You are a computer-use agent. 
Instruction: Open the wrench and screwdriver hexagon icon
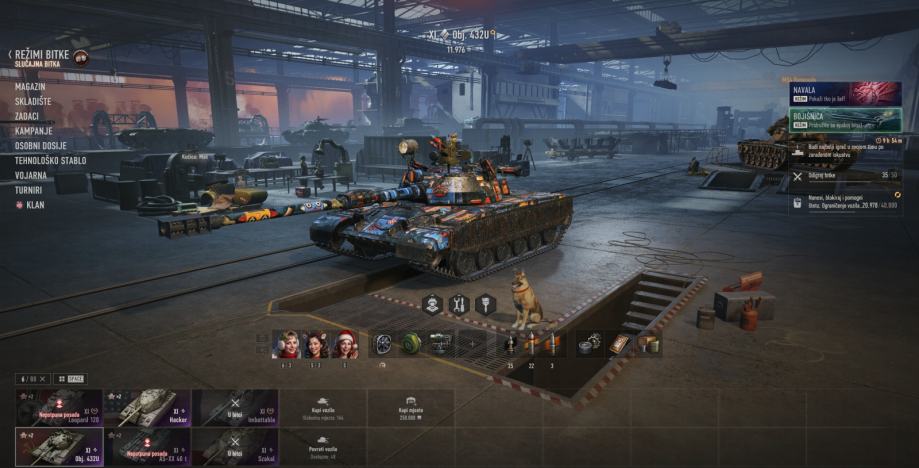point(459,303)
